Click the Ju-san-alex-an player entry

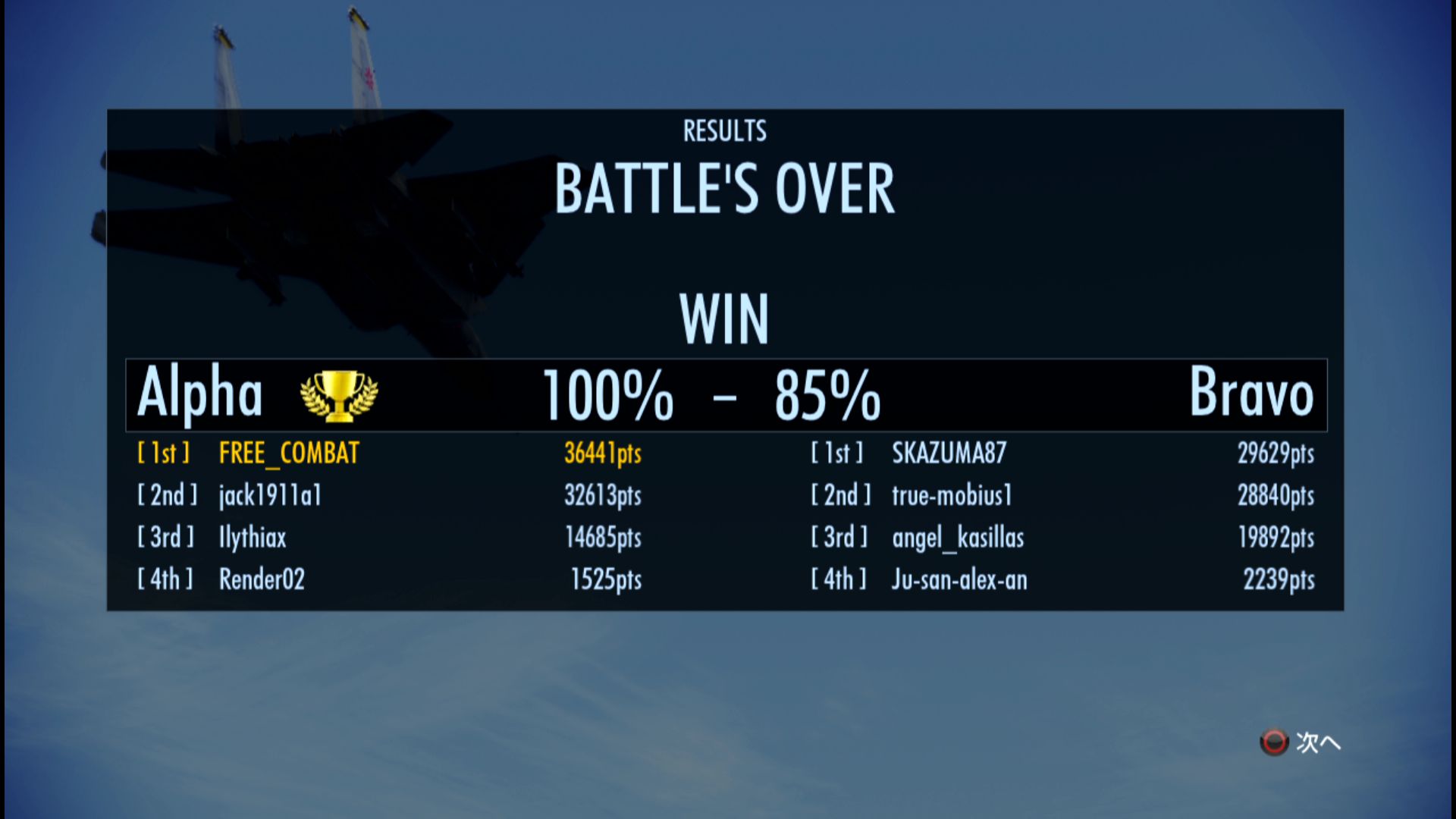click(959, 580)
